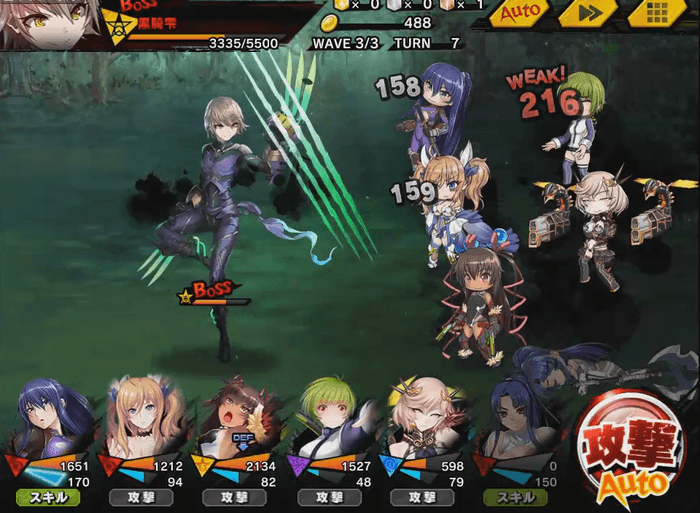Viewport: 700px width, 513px height.
Task: Inspect the boss portrait in the top corner
Action: [48, 24]
